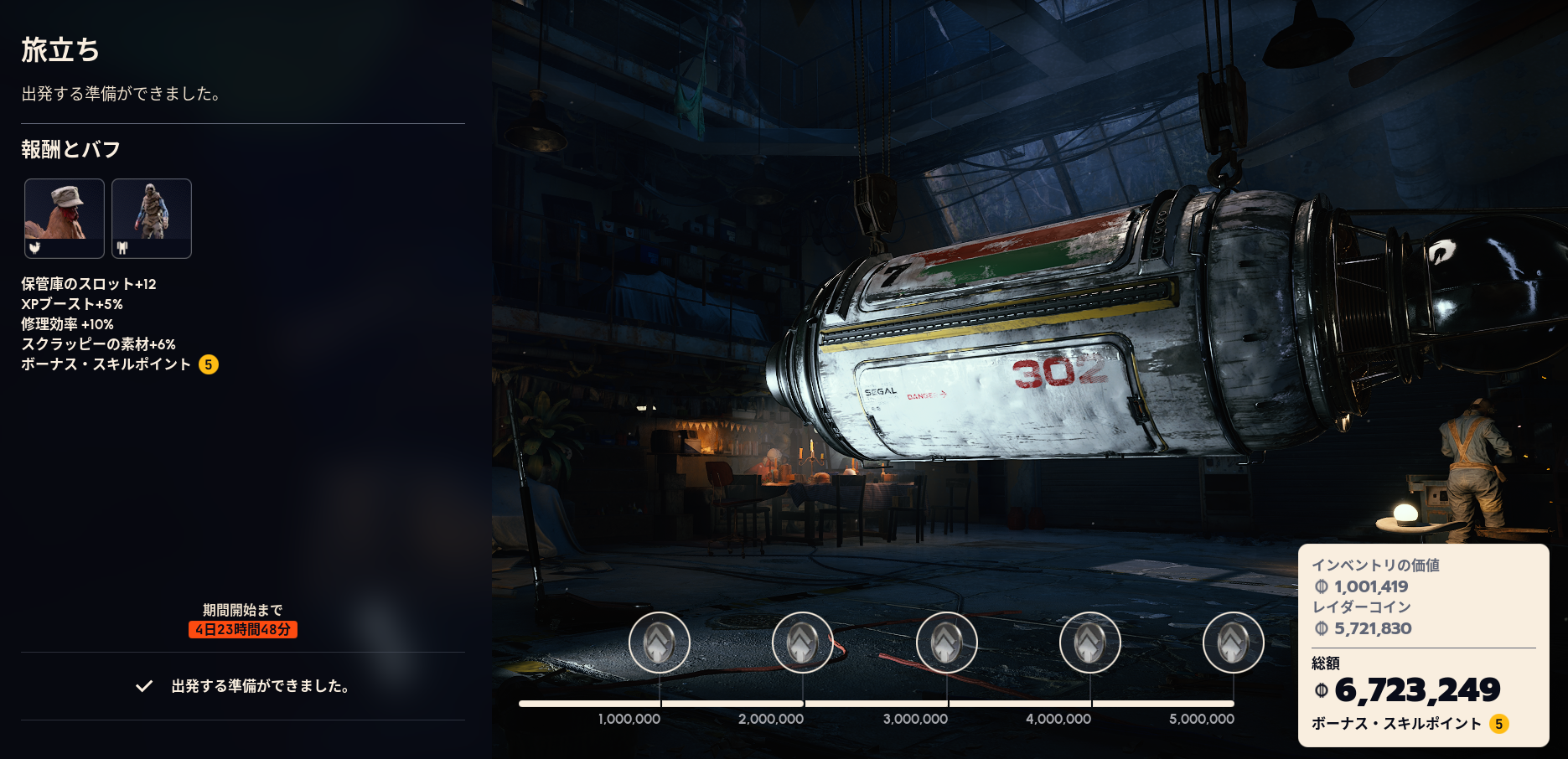Select the 4,000,000 milestone badge
The image size is (1568, 759).
(1090, 643)
